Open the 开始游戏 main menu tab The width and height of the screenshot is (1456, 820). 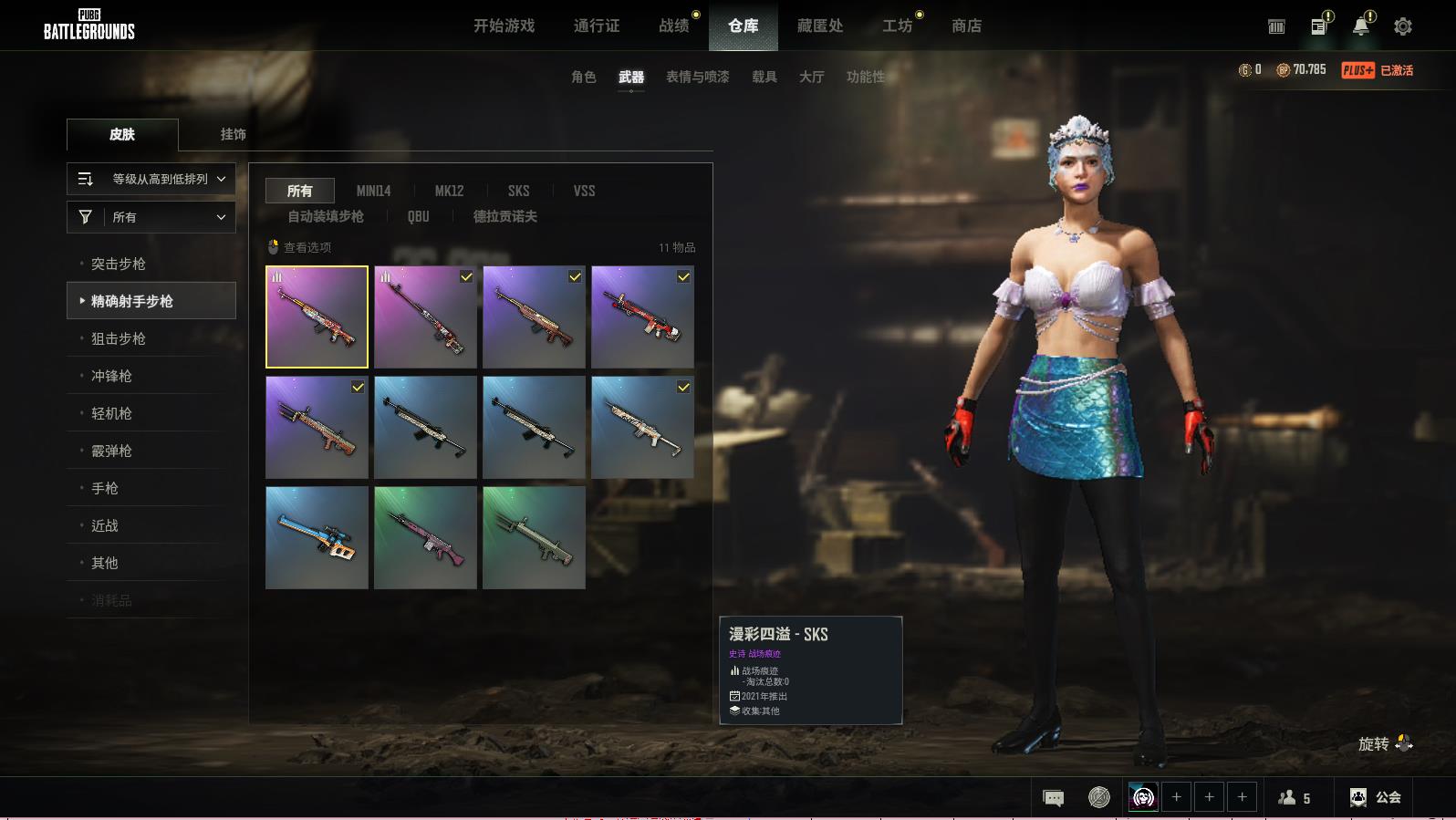click(504, 26)
